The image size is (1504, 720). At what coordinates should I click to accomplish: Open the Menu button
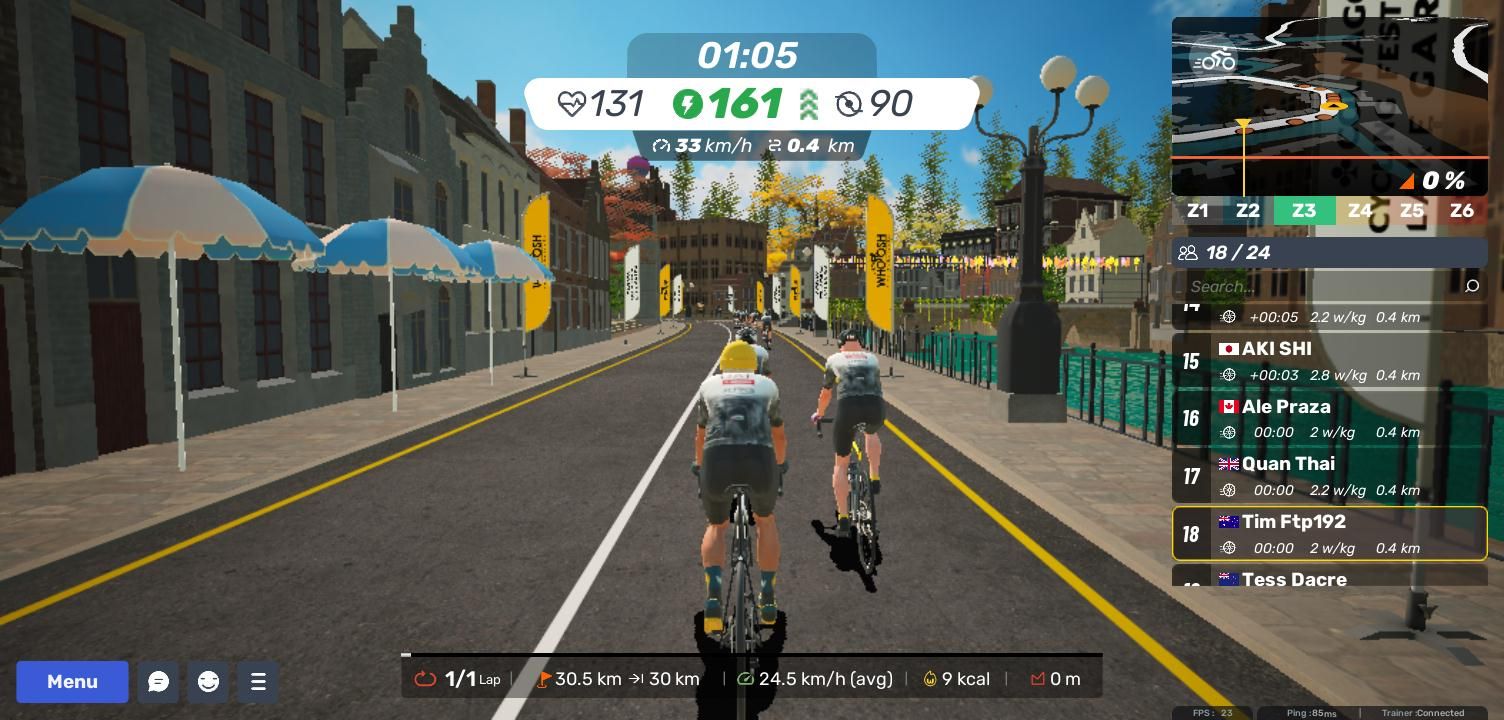pos(72,682)
